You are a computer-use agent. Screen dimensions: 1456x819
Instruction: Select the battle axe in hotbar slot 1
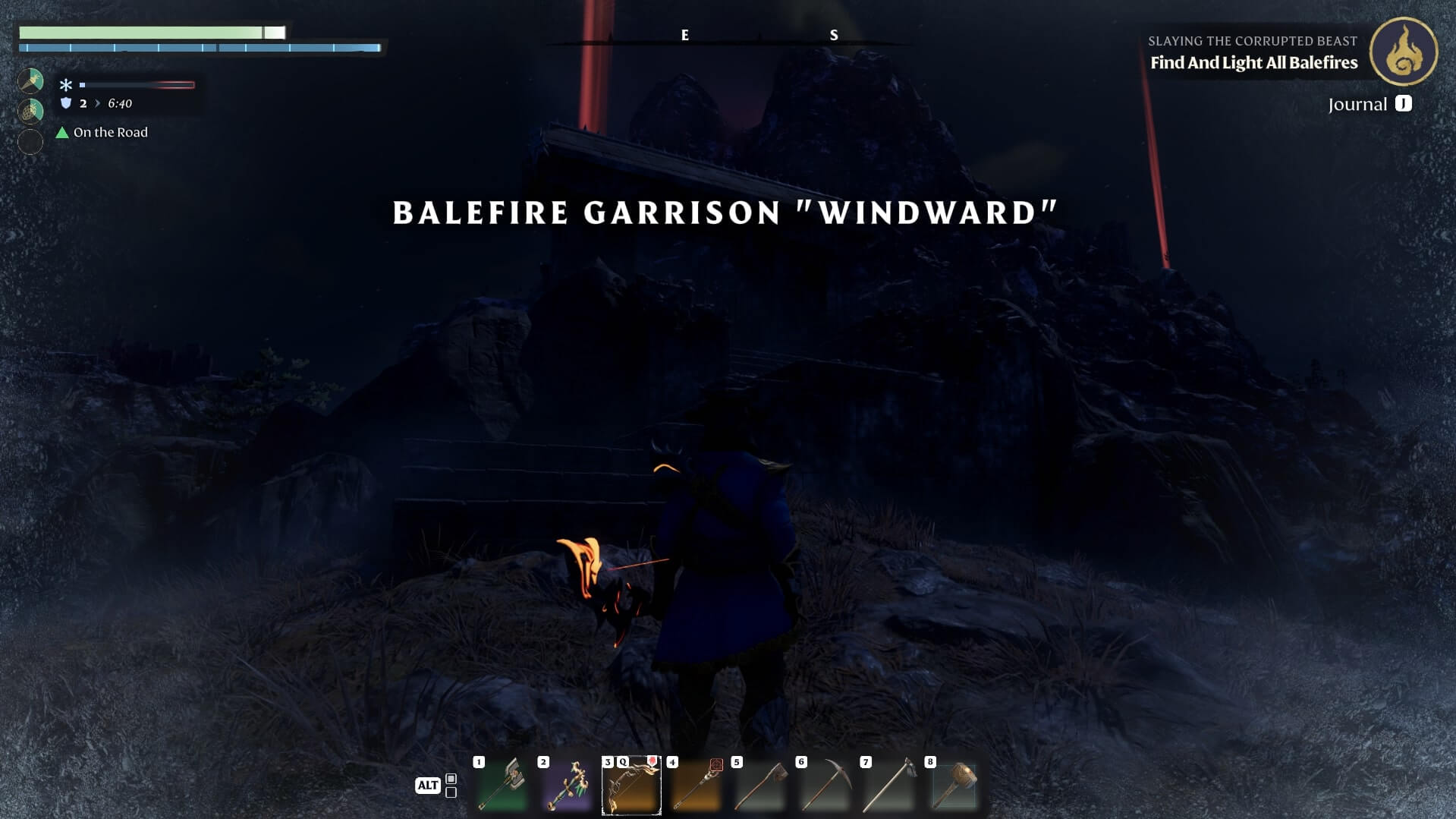coord(502,785)
